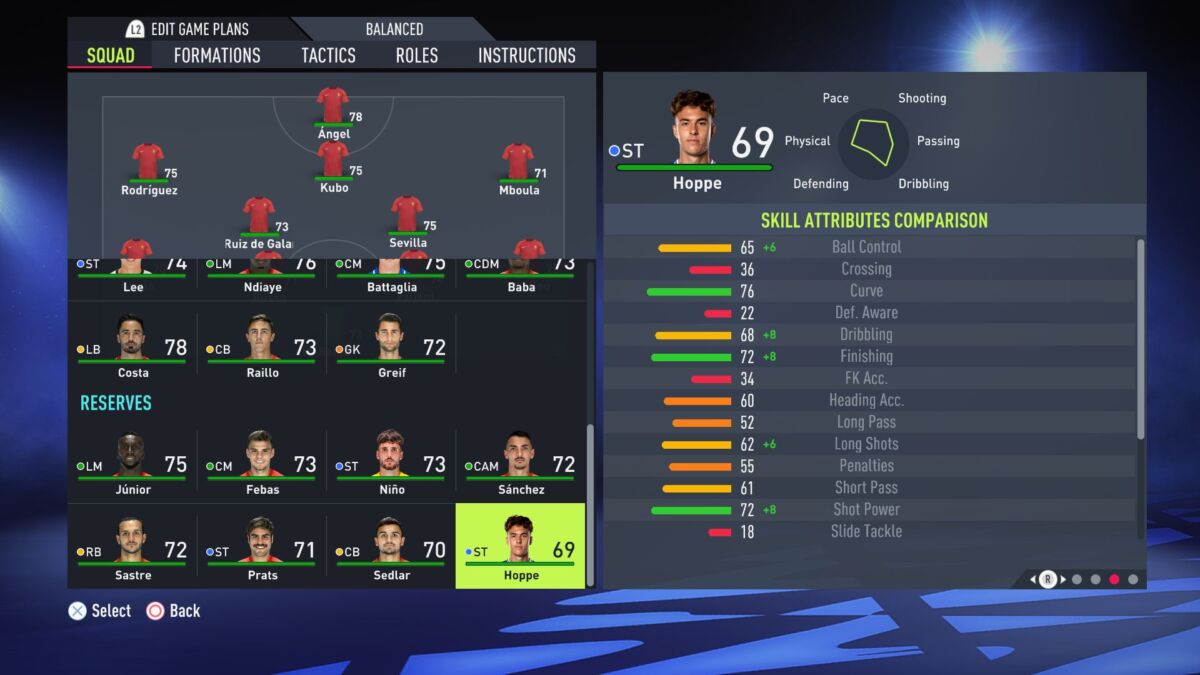Switch to the Formations tab
This screenshot has height=675, width=1200.
click(217, 56)
